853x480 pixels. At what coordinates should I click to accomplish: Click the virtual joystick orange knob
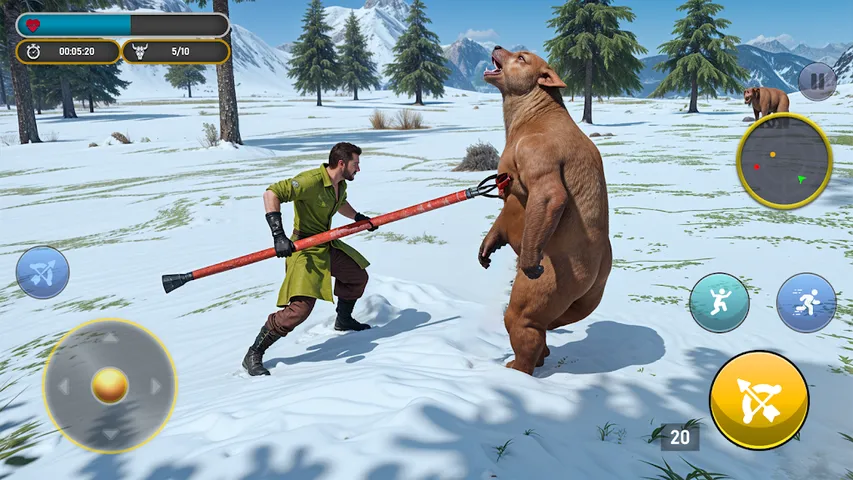click(109, 385)
